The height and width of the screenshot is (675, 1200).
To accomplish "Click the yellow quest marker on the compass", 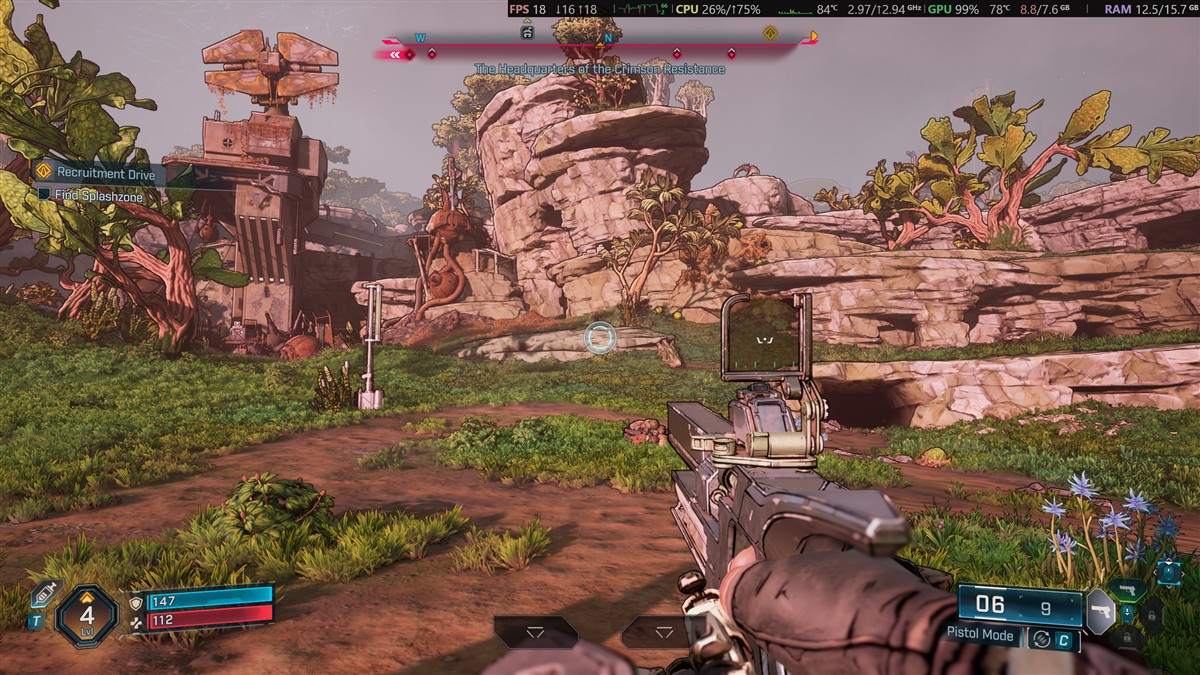I will pos(770,33).
